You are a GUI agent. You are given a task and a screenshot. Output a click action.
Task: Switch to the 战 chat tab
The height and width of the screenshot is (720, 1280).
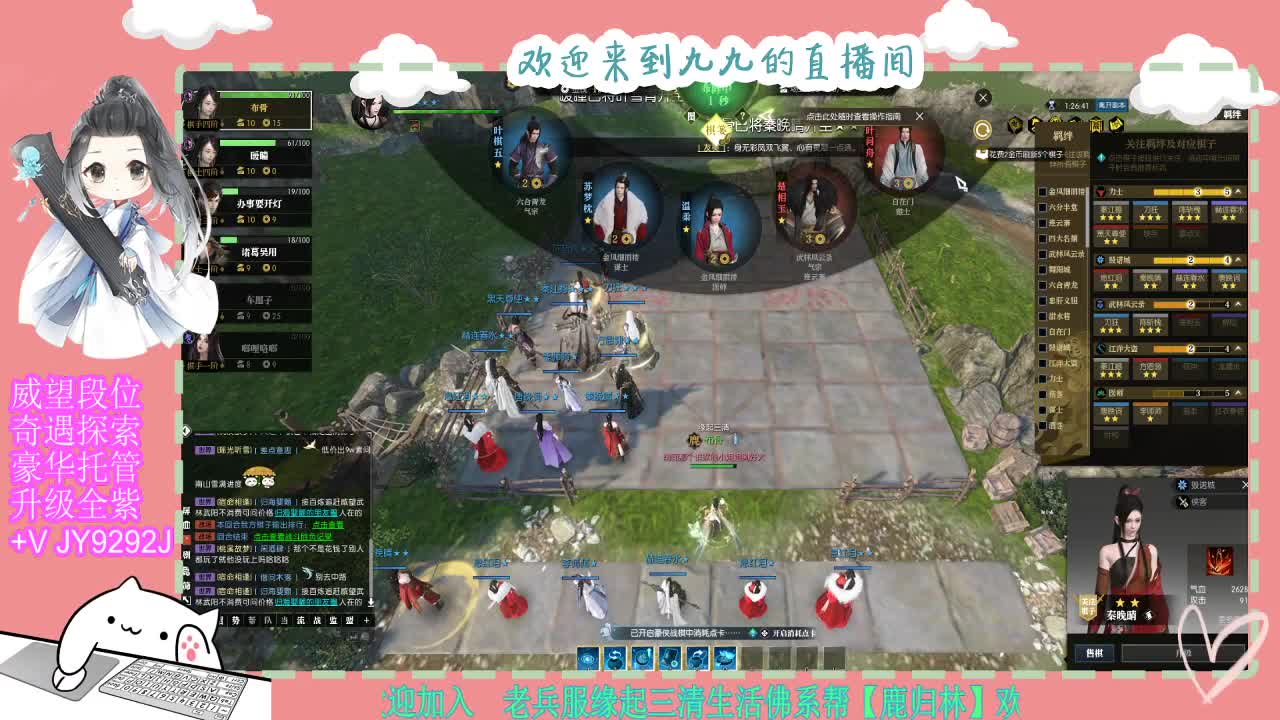click(316, 620)
